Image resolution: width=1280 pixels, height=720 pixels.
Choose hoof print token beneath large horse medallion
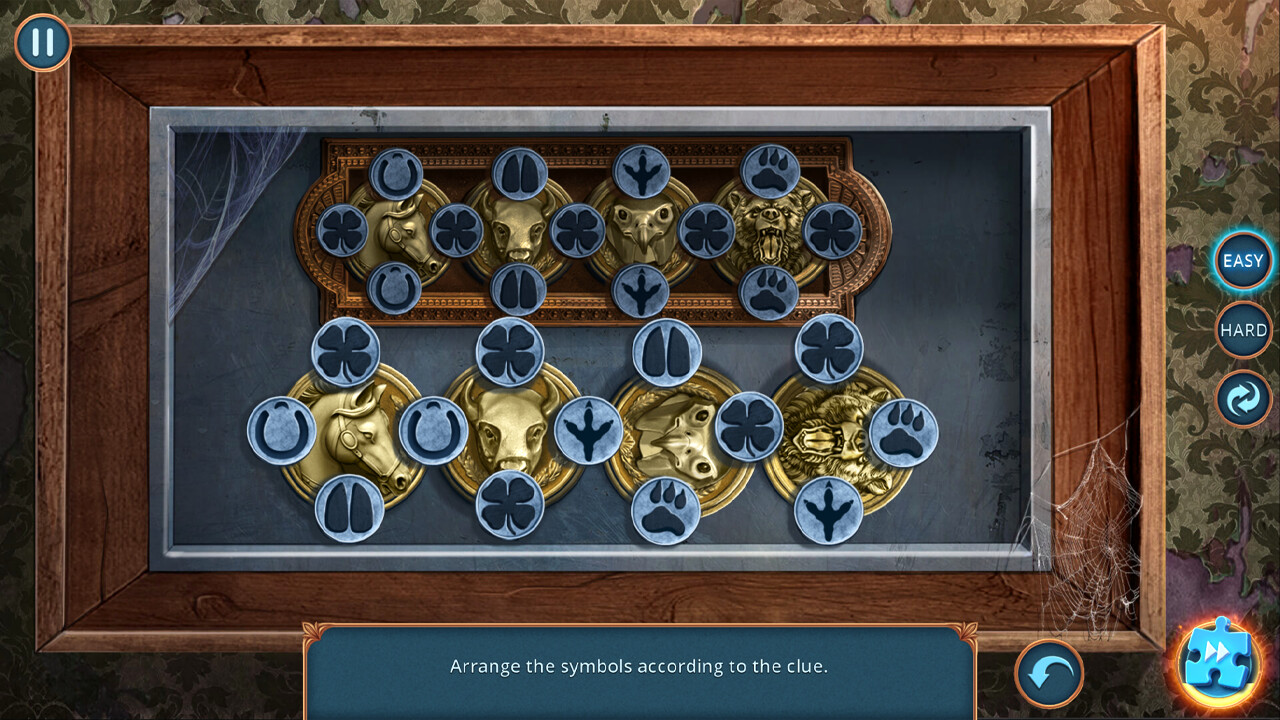pos(349,508)
